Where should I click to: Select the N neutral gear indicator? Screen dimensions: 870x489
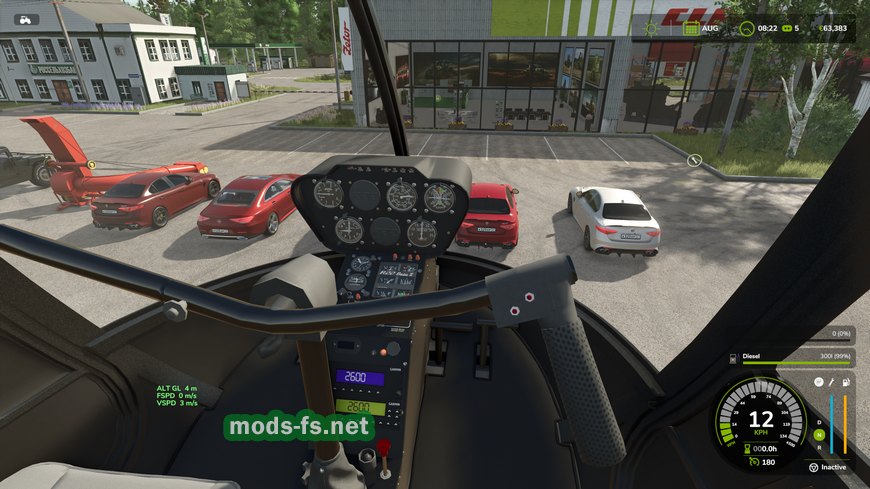point(819,435)
